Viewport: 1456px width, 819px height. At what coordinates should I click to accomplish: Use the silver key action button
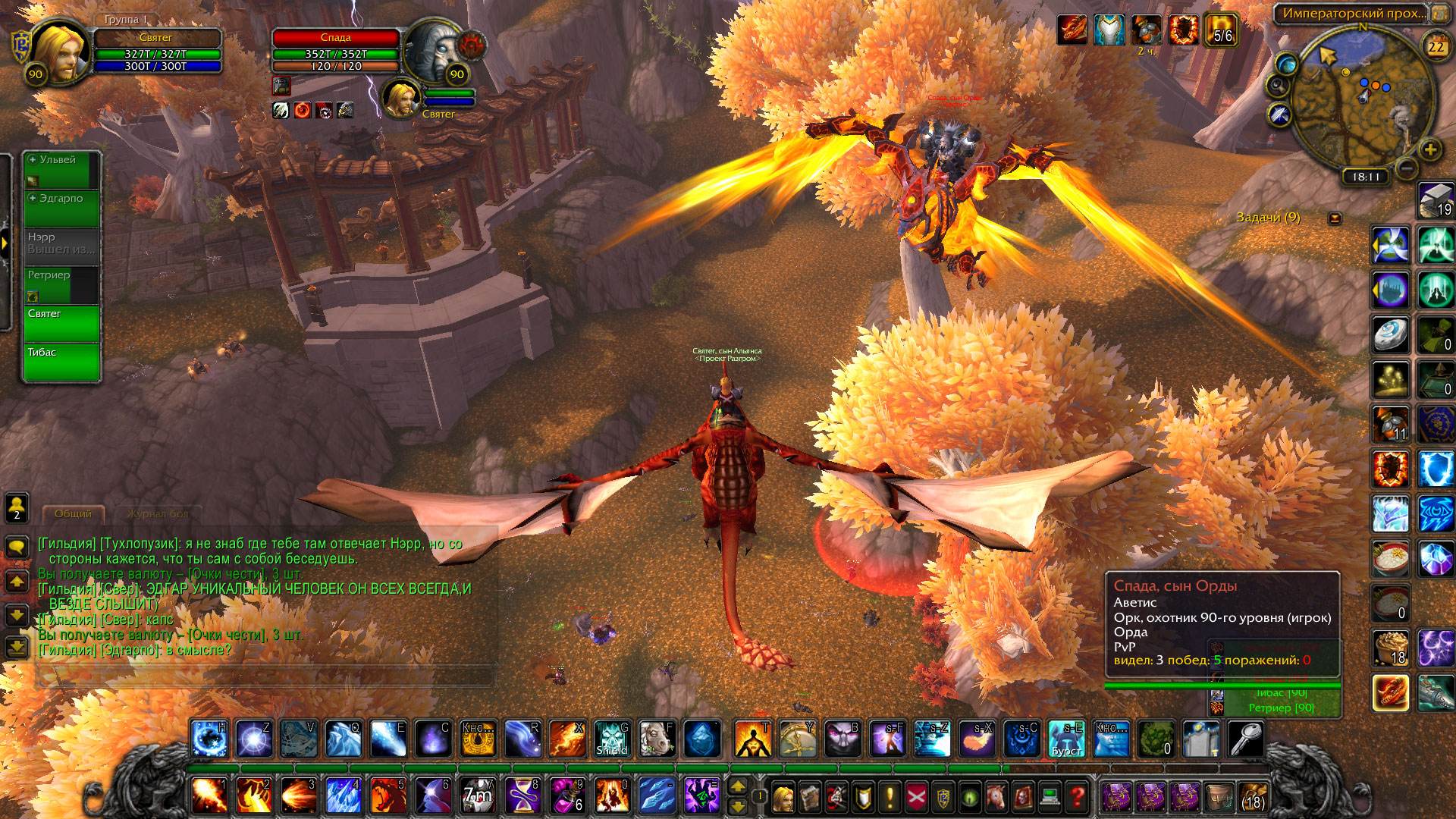point(1245,739)
